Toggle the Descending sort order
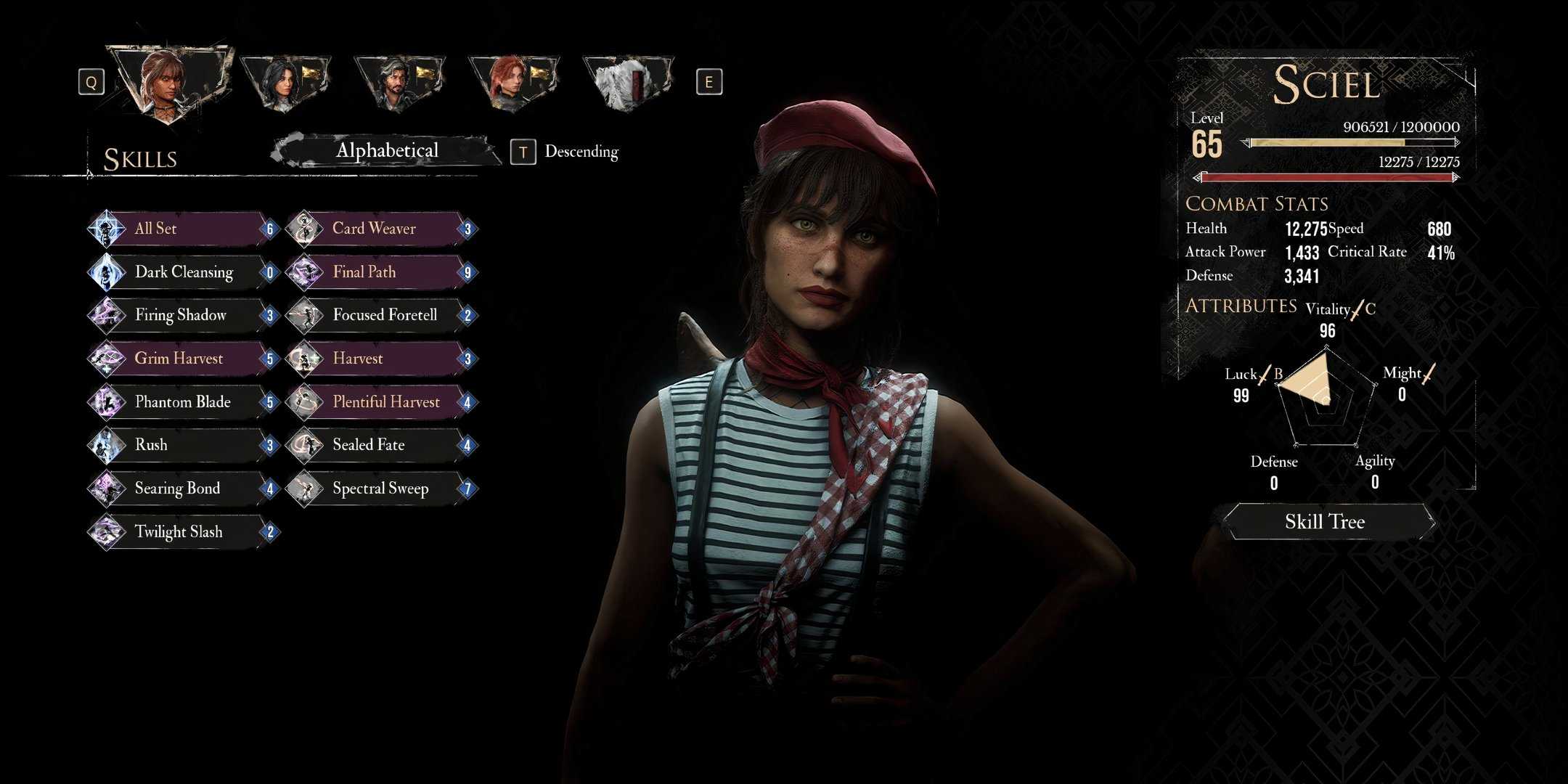Image resolution: width=1568 pixels, height=784 pixels. (581, 152)
